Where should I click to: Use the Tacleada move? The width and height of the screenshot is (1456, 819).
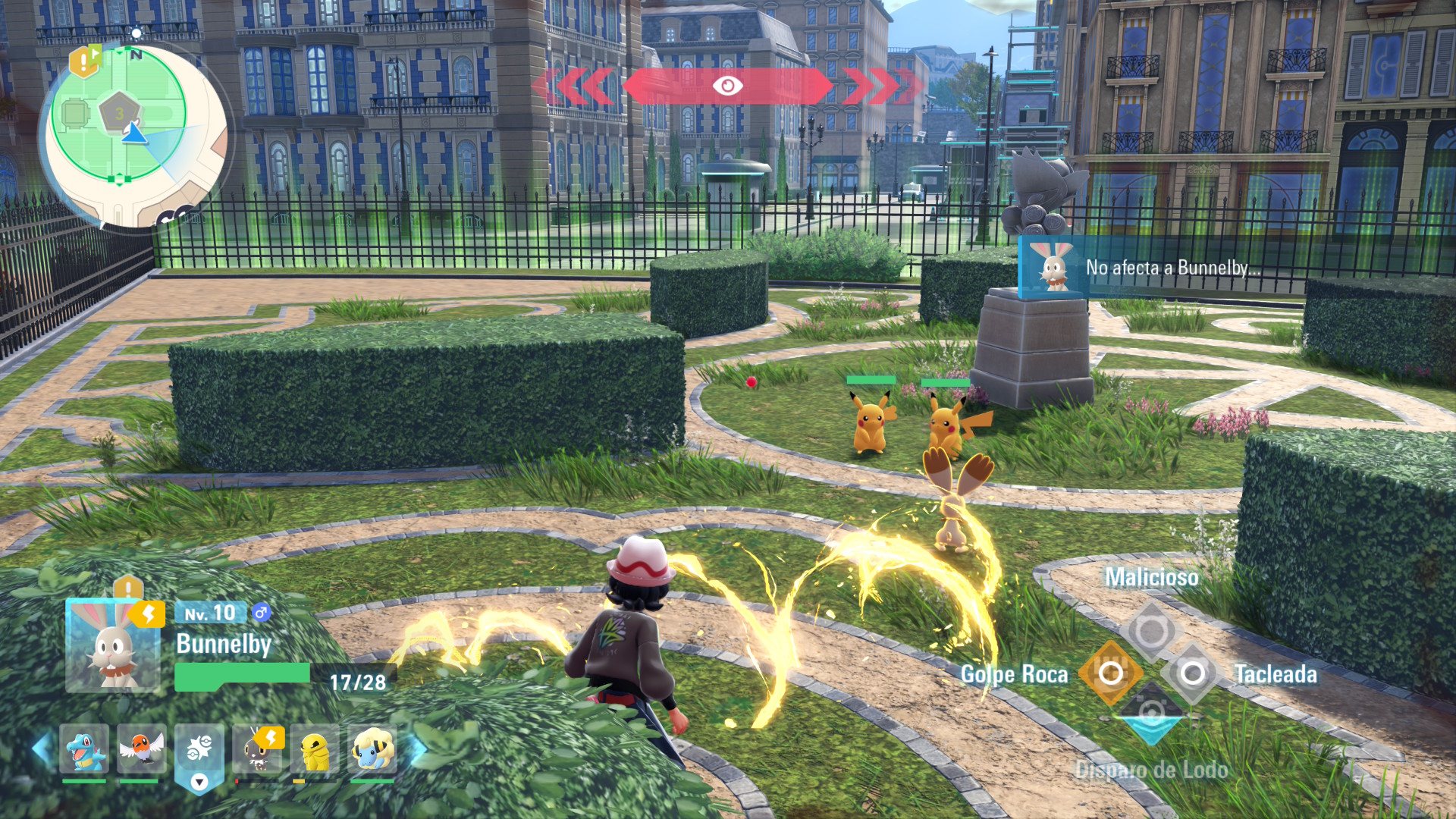click(1193, 673)
